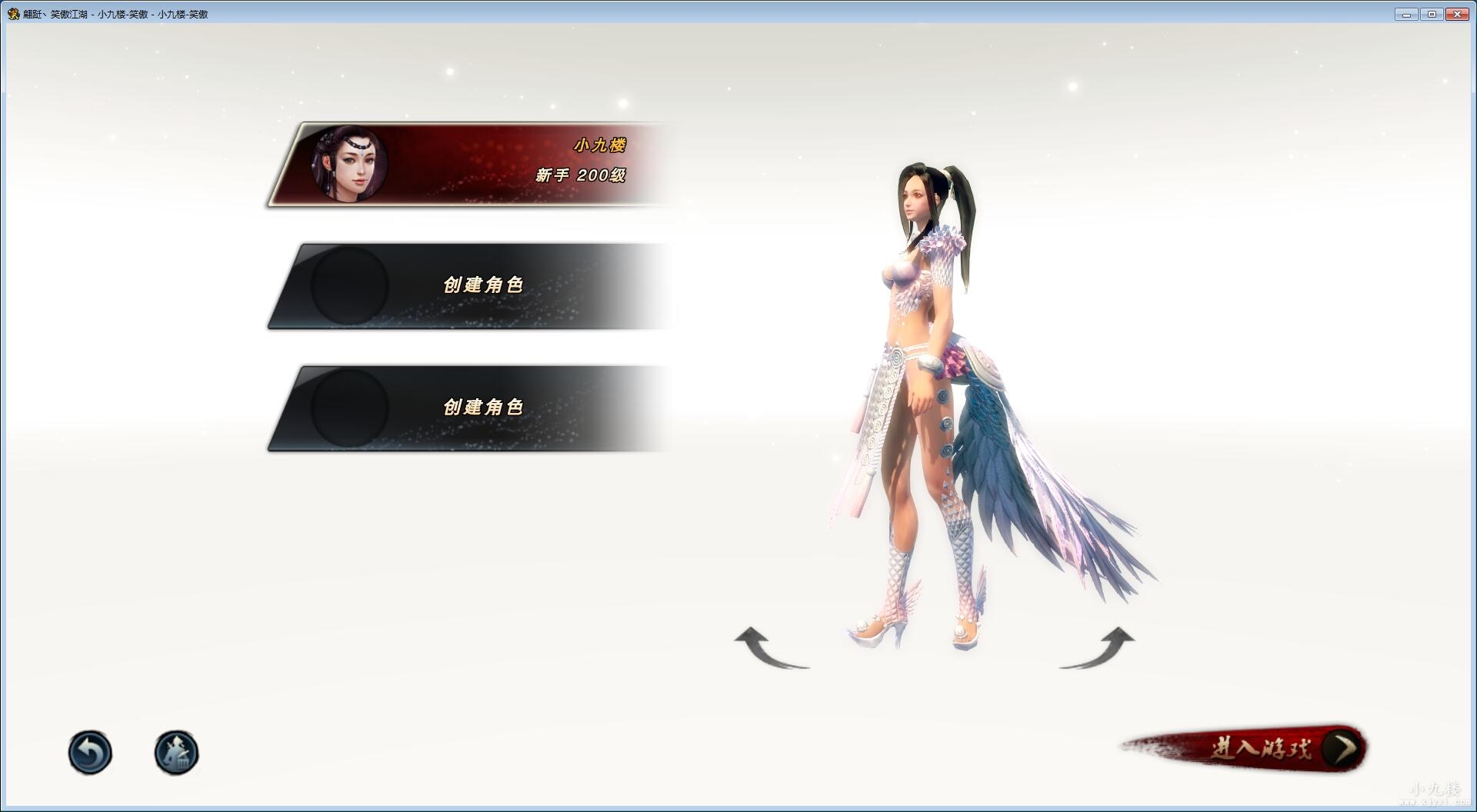Rotate the character with the left curved arrow
This screenshot has width=1477, height=812.
click(769, 649)
